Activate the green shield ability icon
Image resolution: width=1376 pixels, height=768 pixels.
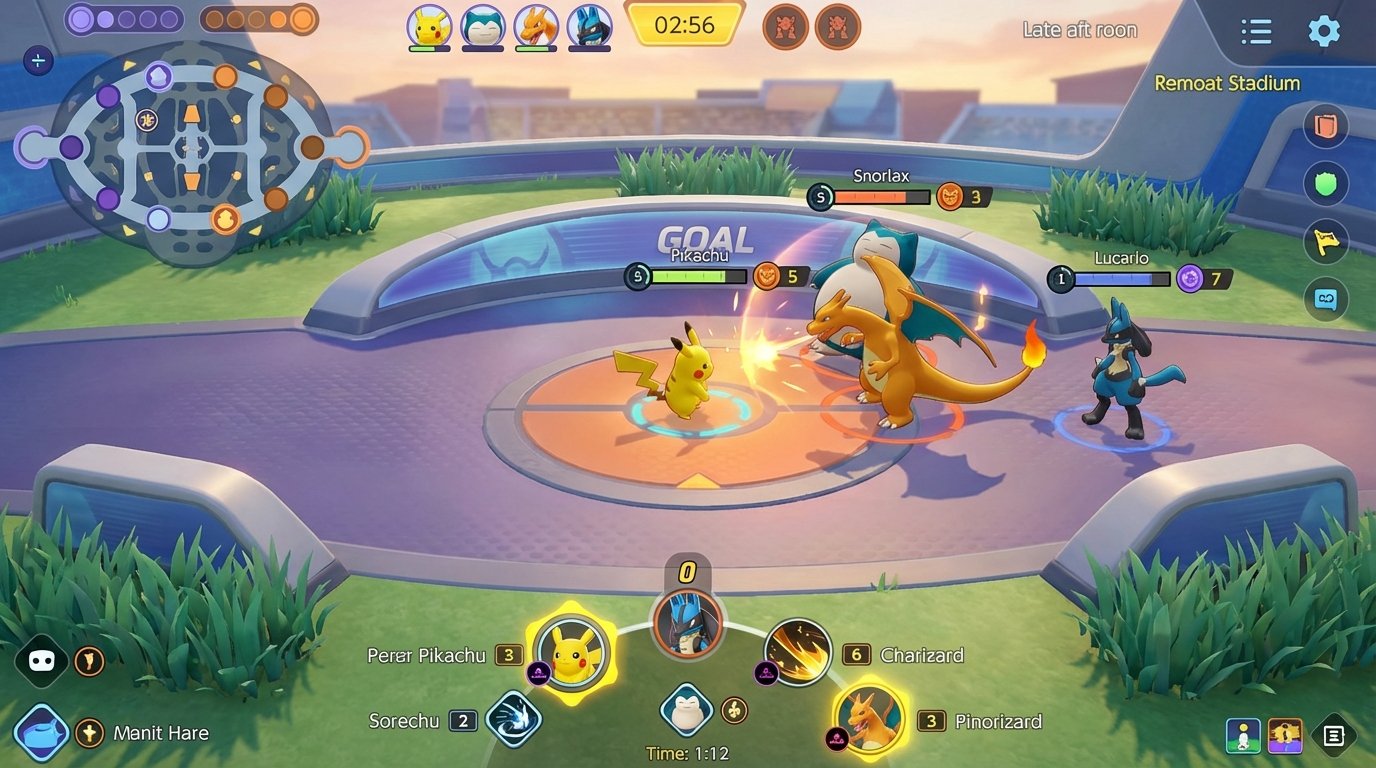click(1326, 184)
